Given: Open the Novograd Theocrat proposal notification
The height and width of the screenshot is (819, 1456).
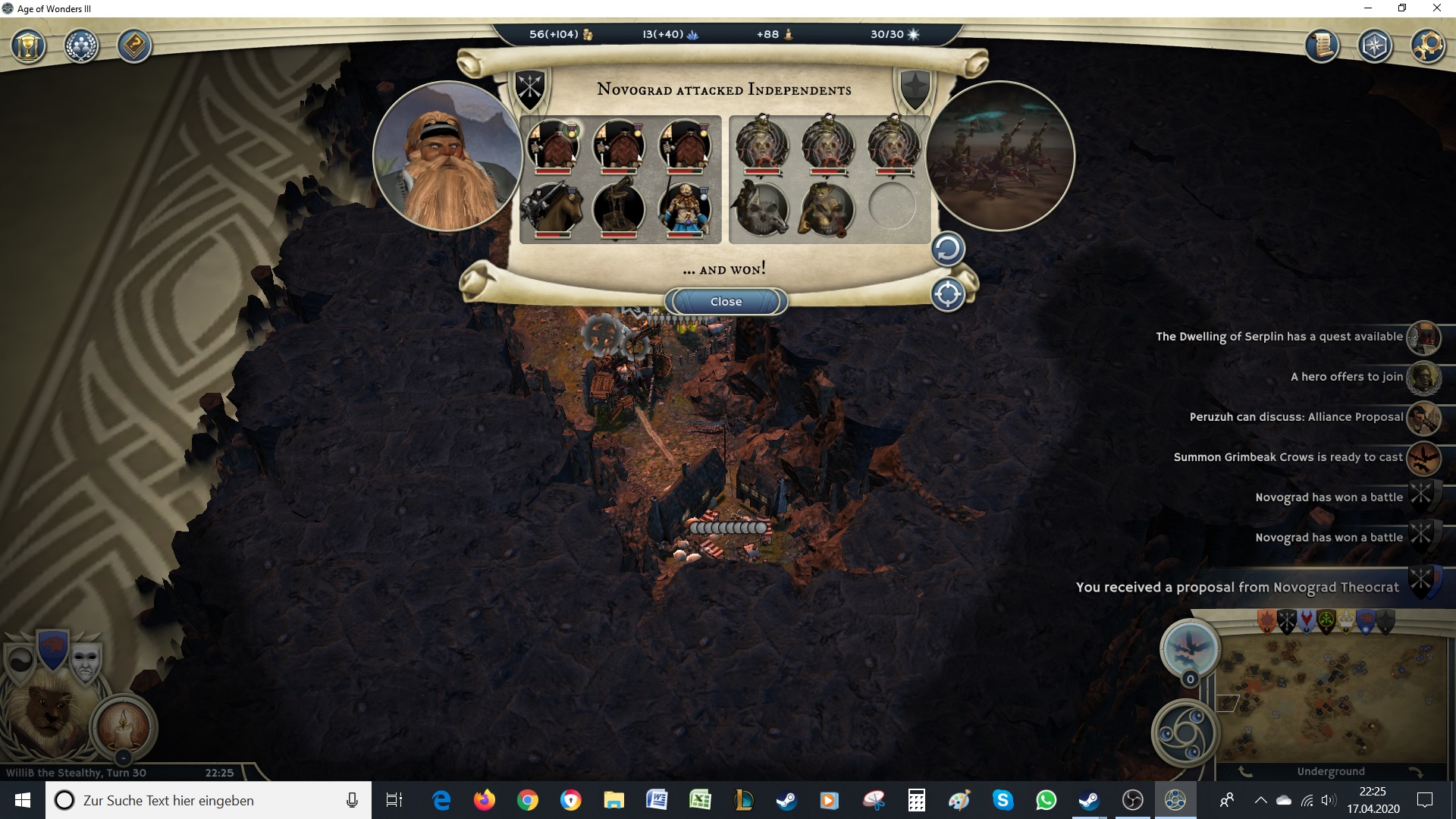Looking at the screenshot, I should point(1237,587).
